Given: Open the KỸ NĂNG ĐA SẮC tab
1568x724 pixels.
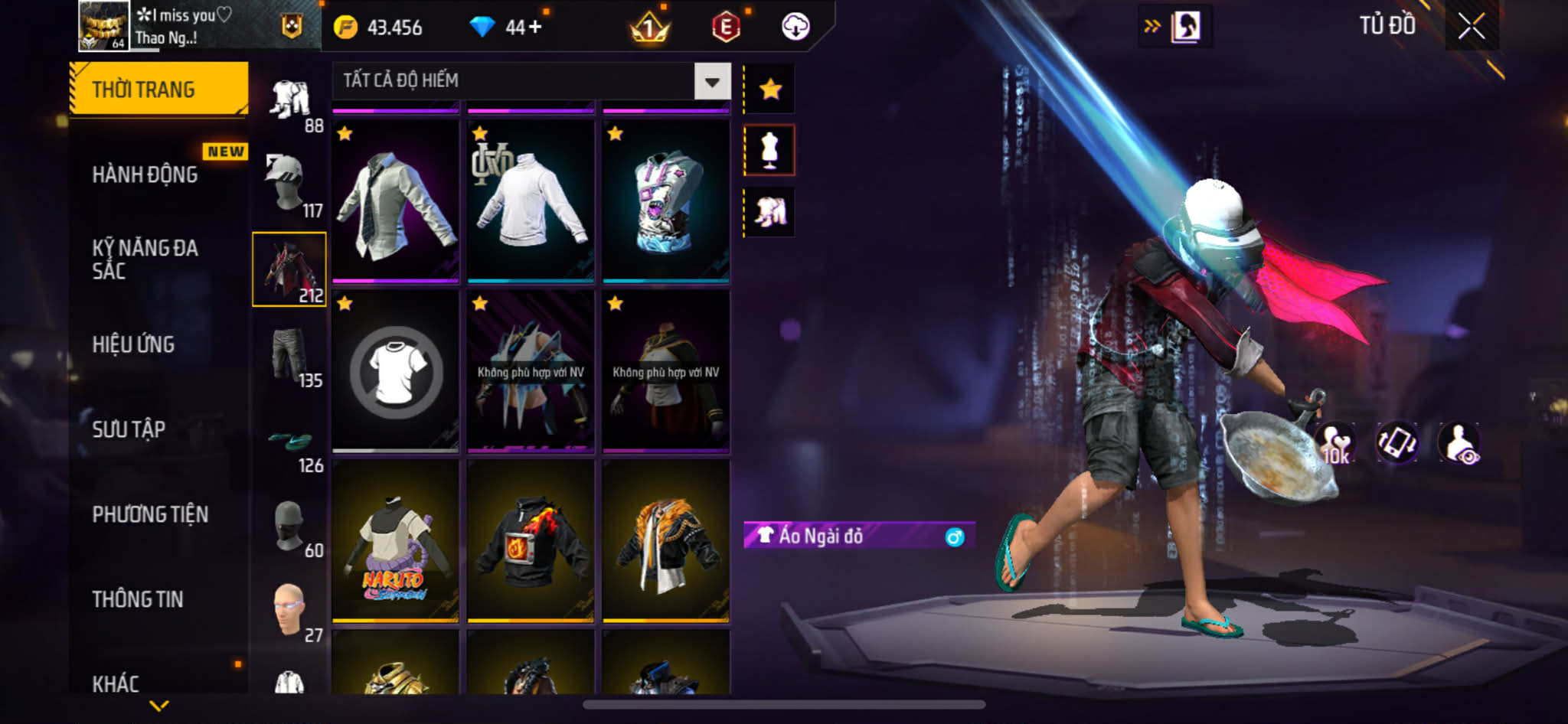Looking at the screenshot, I should [x=145, y=259].
